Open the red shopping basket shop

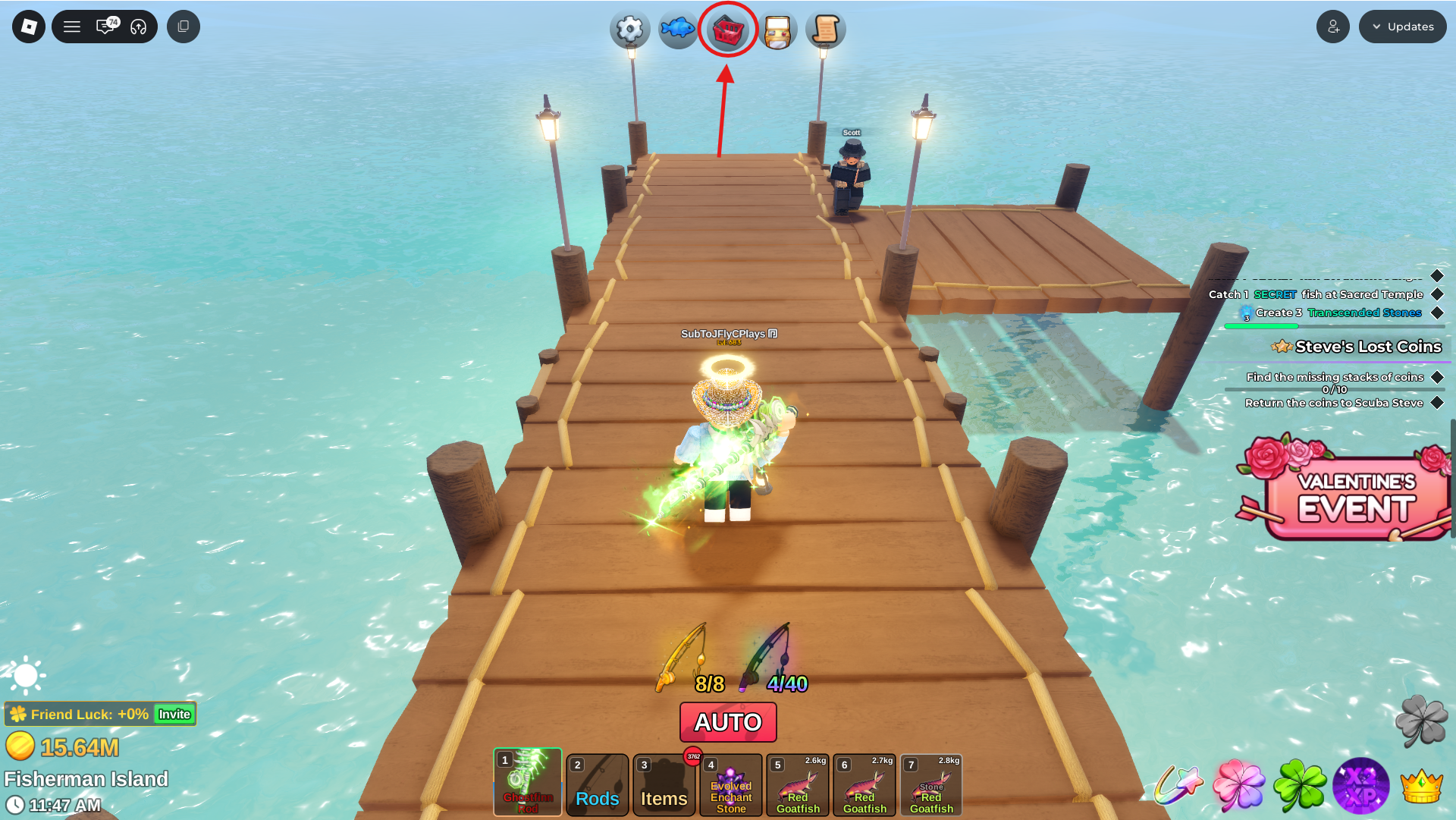[x=728, y=30]
